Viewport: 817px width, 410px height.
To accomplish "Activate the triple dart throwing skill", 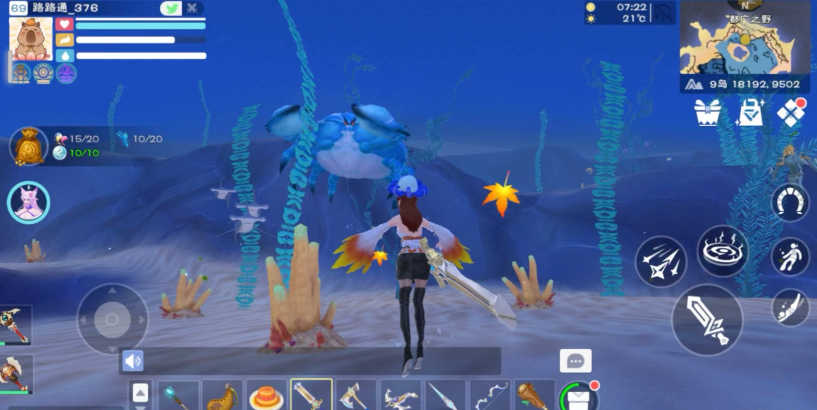I will (660, 263).
